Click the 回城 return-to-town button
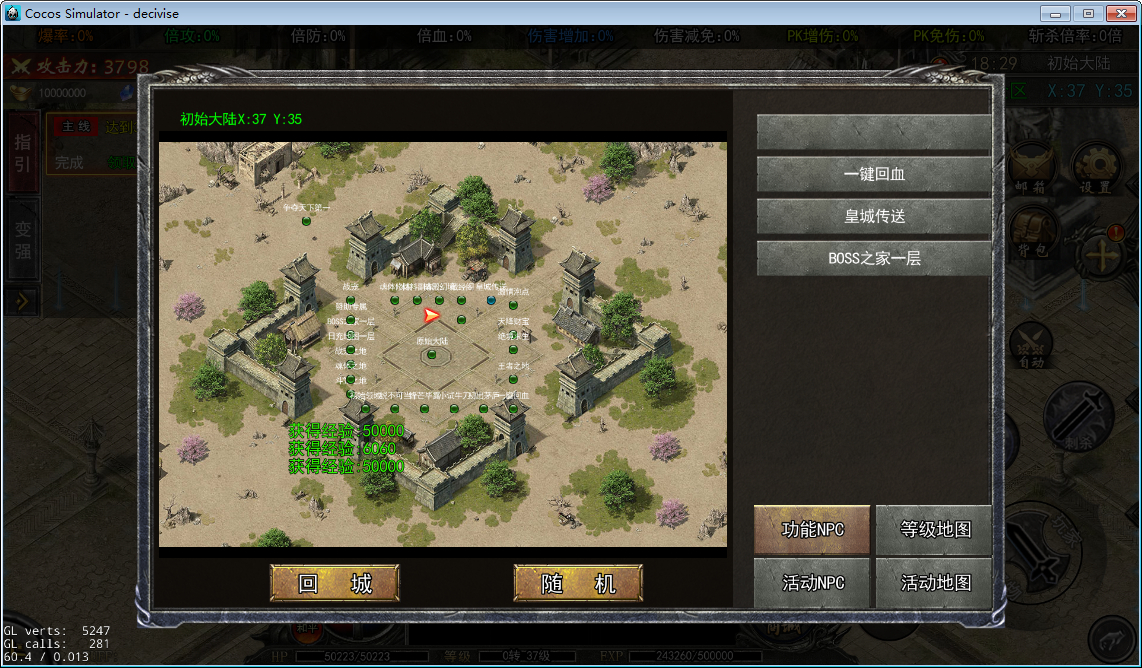The height and width of the screenshot is (668, 1142). coord(335,583)
